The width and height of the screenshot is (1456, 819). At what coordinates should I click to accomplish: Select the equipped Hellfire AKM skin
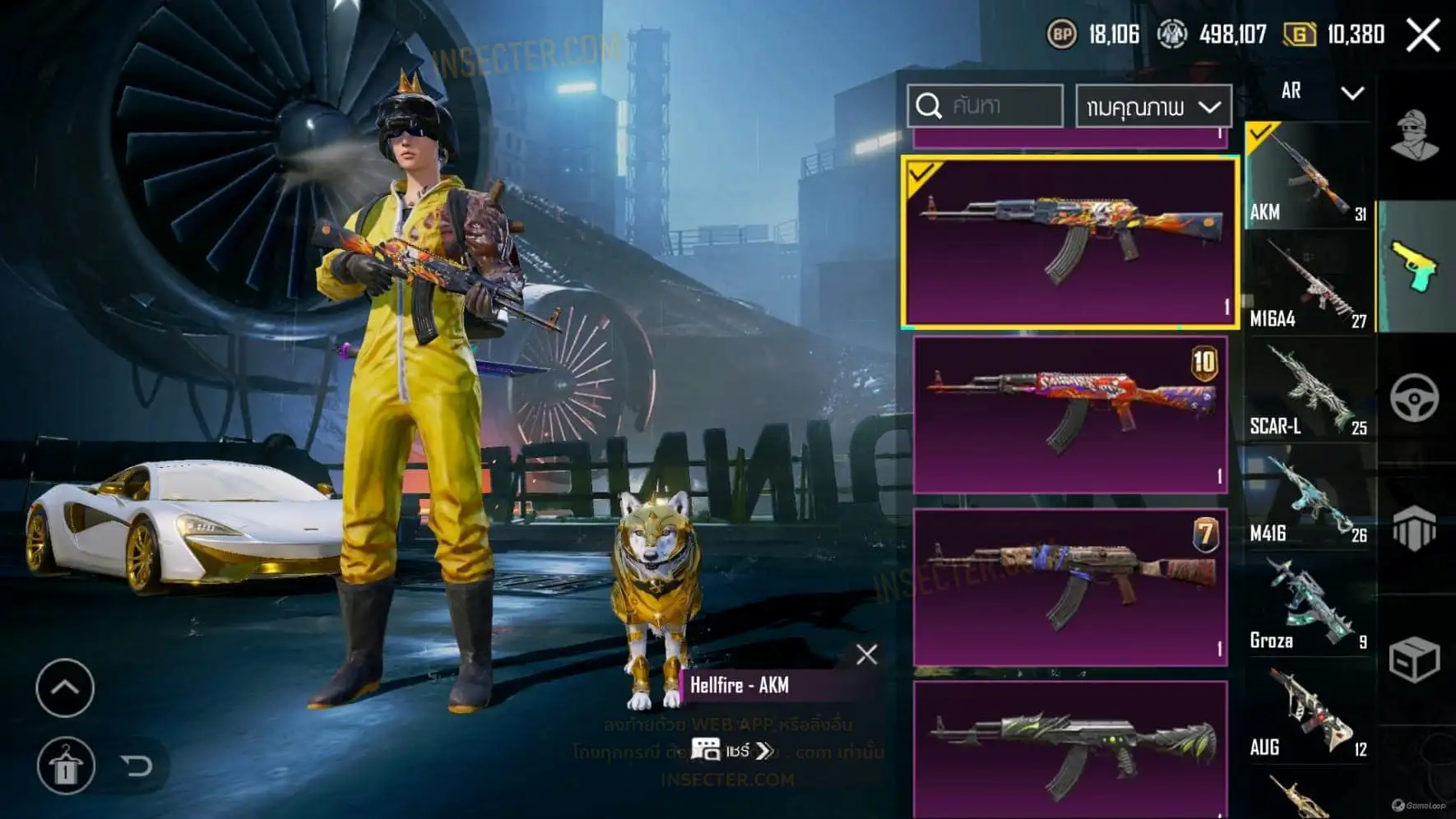(x=1069, y=243)
